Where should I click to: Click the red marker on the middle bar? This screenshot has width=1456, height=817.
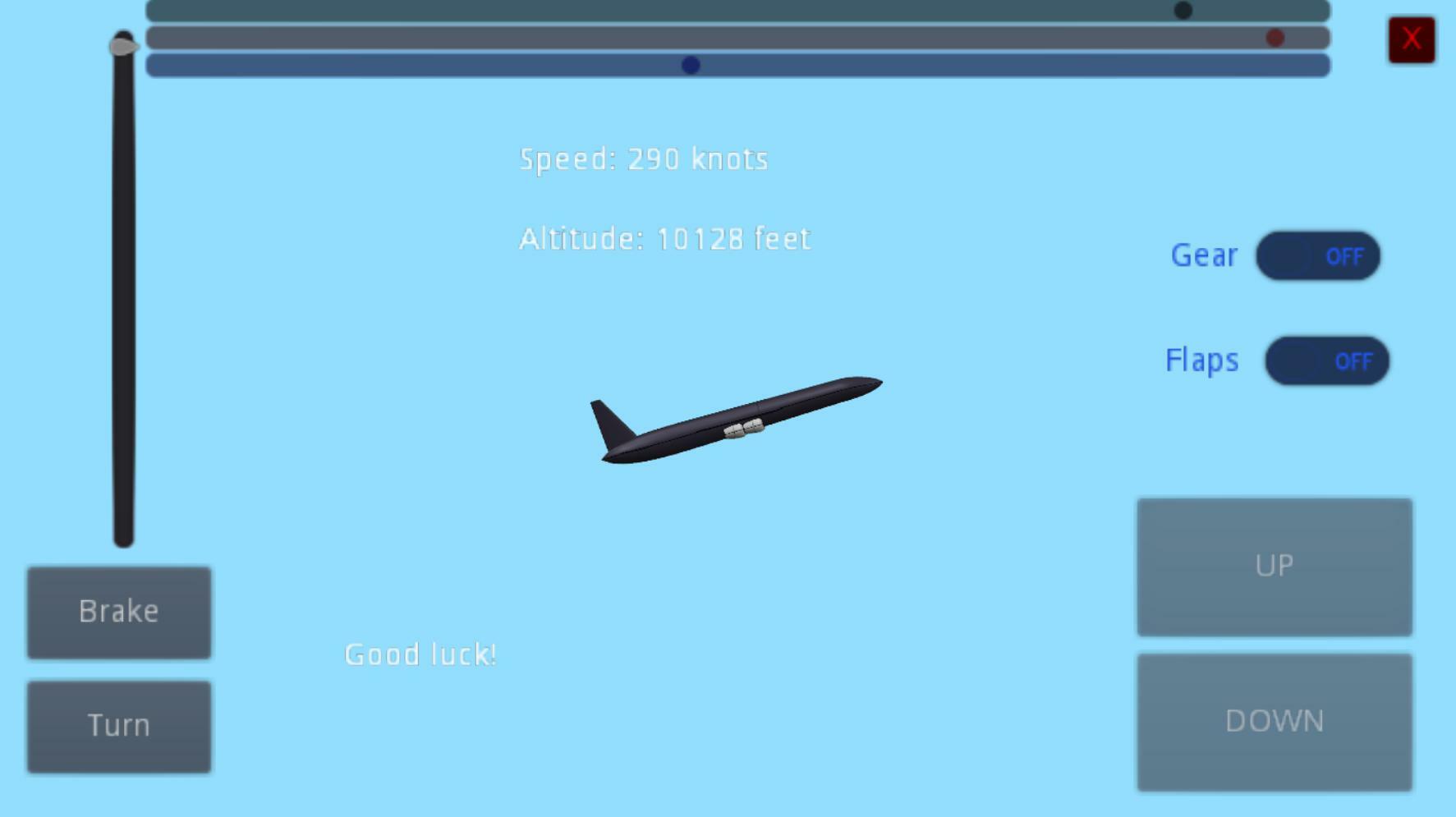1276,37
